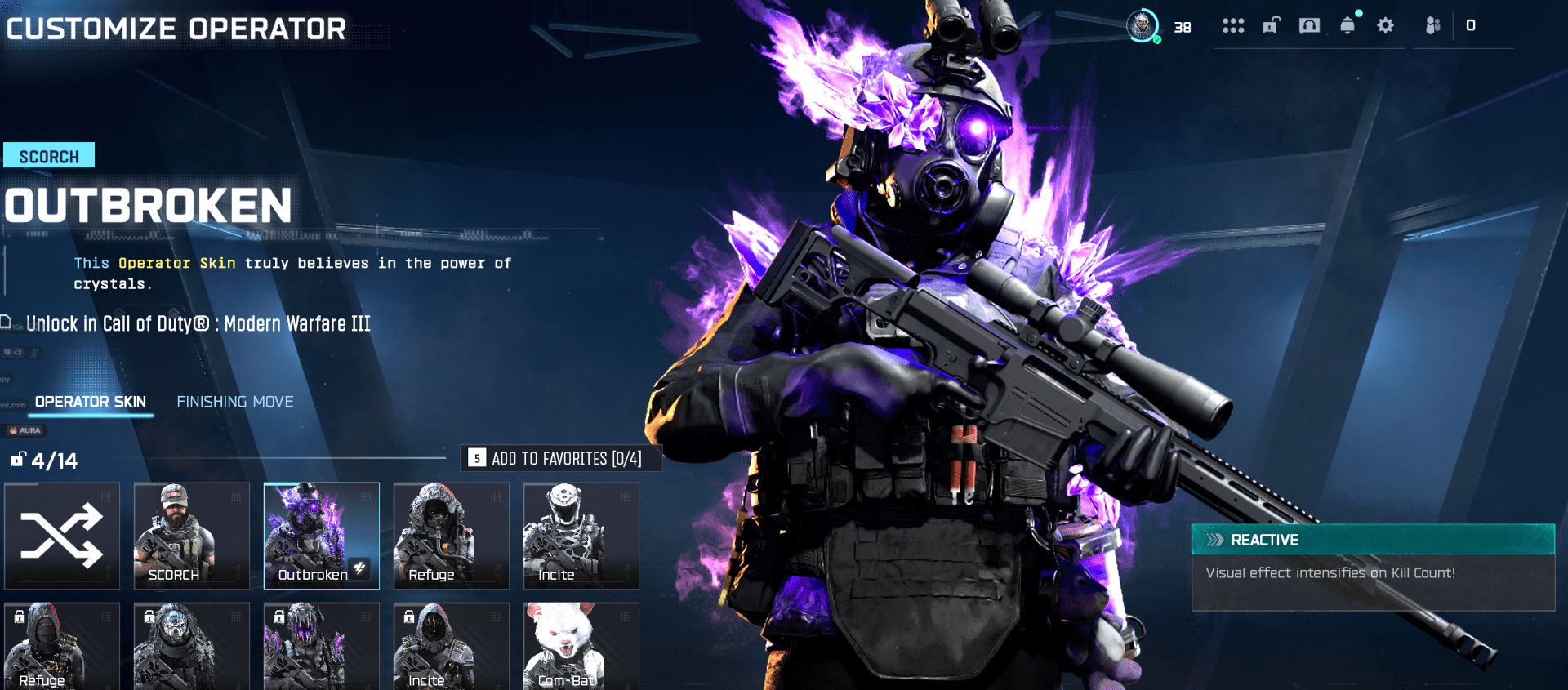Open the headset voice chat channels icon
Screen dimensions: 1568x690
point(1309,26)
